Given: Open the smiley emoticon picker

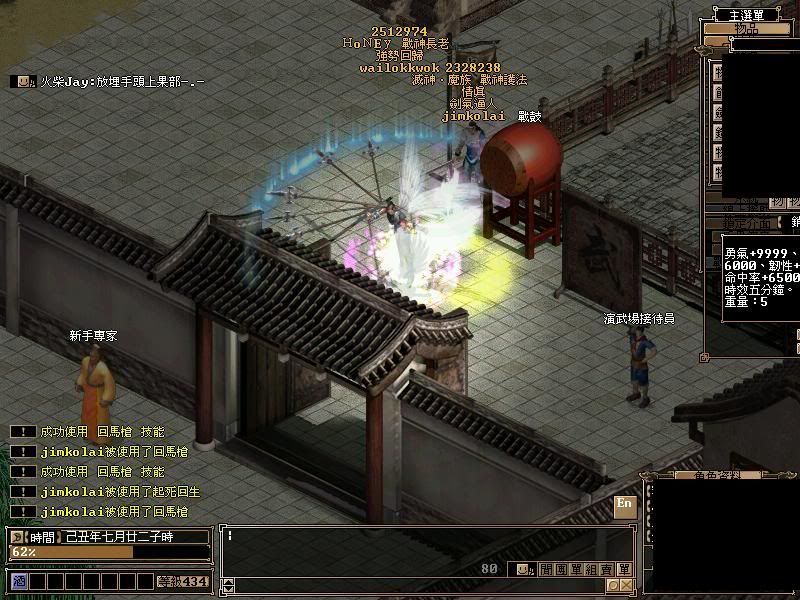Looking at the screenshot, I should pyautogui.click(x=523, y=569).
